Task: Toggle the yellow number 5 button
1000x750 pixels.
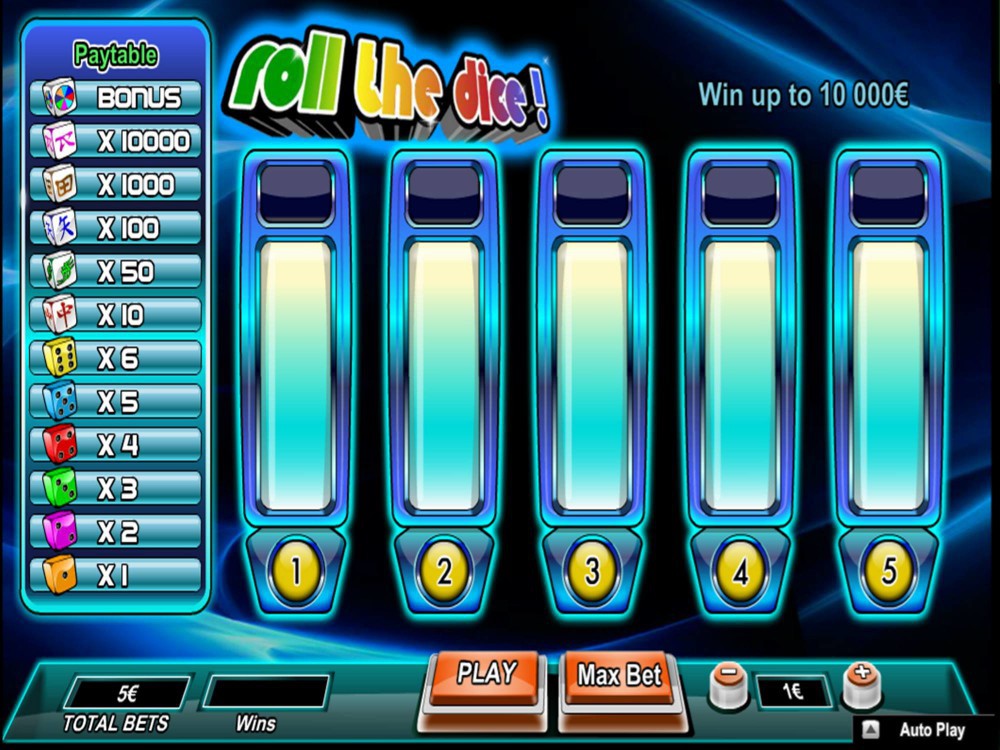Action: pyautogui.click(x=888, y=571)
